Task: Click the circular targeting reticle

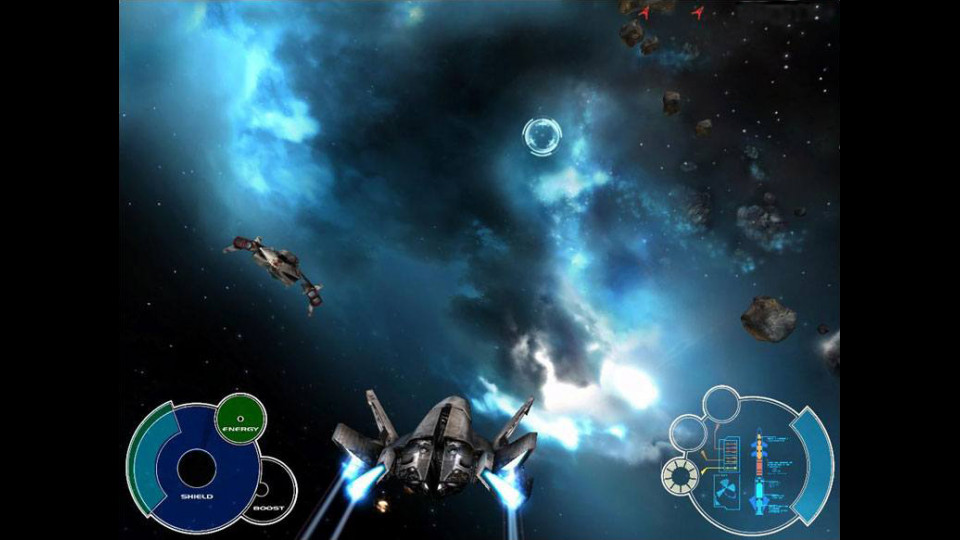Action: tap(542, 137)
